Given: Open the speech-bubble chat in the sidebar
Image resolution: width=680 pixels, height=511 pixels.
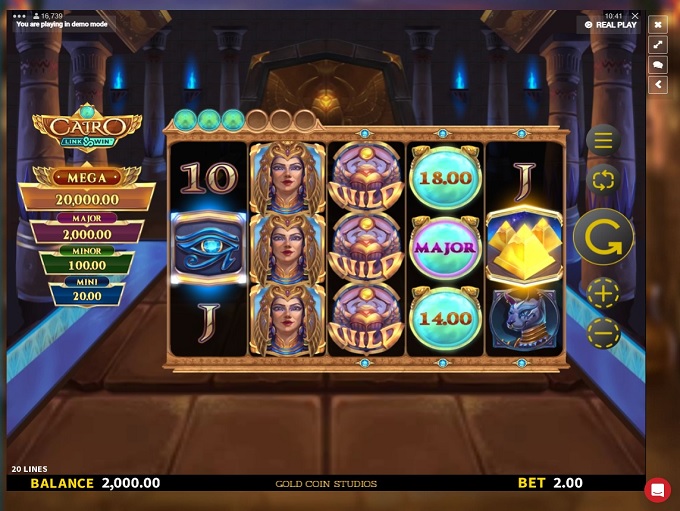Looking at the screenshot, I should [x=658, y=65].
